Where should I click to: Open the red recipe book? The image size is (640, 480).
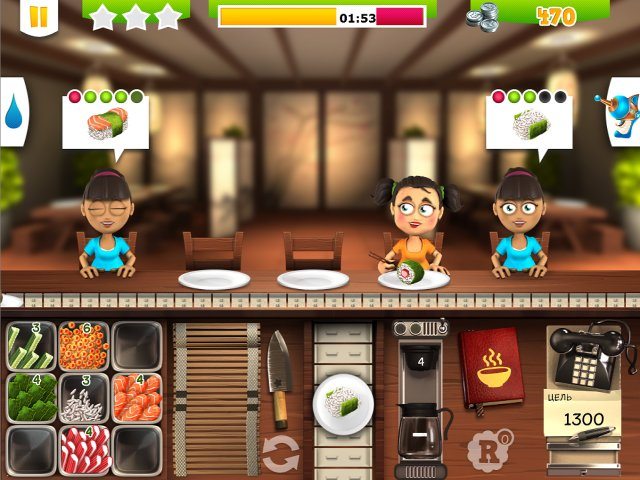click(x=492, y=367)
